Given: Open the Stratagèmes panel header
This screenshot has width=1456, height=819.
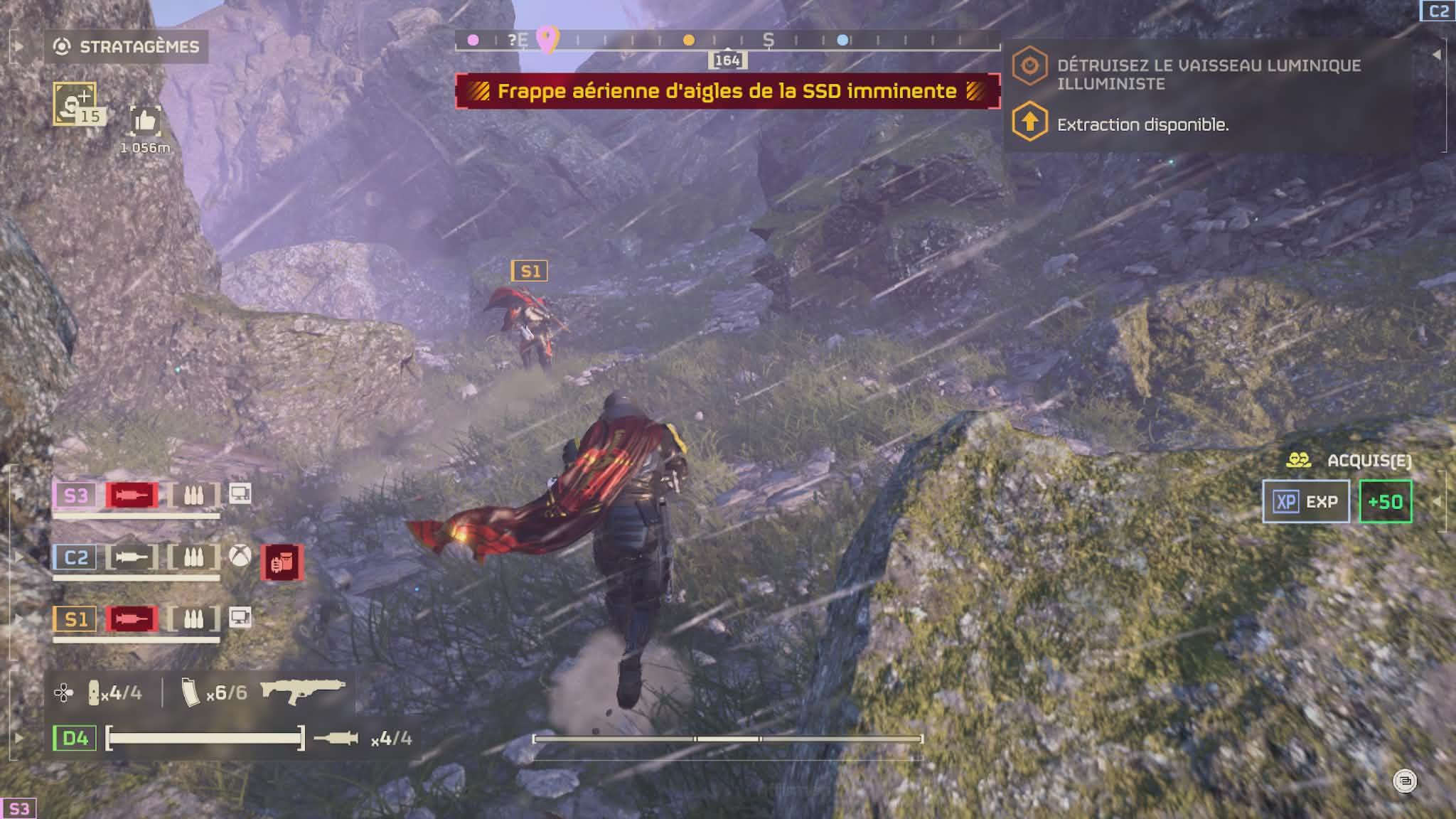Looking at the screenshot, I should click(x=127, y=47).
